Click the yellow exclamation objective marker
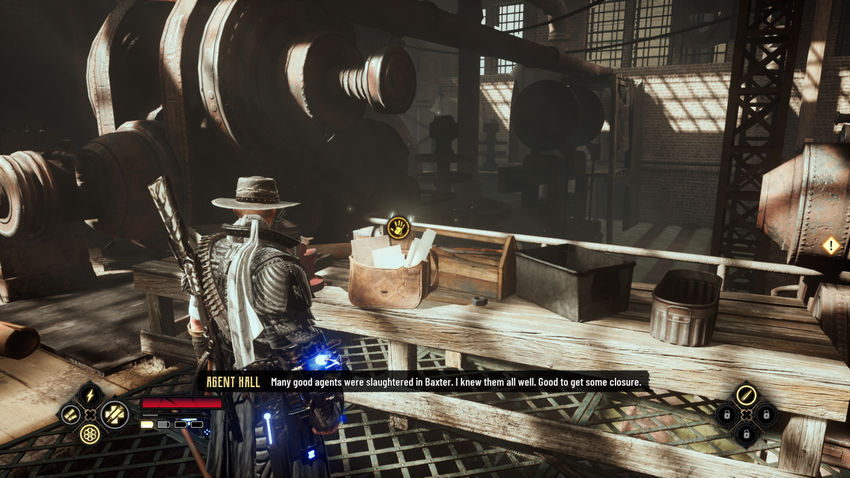The image size is (850, 478). (830, 245)
